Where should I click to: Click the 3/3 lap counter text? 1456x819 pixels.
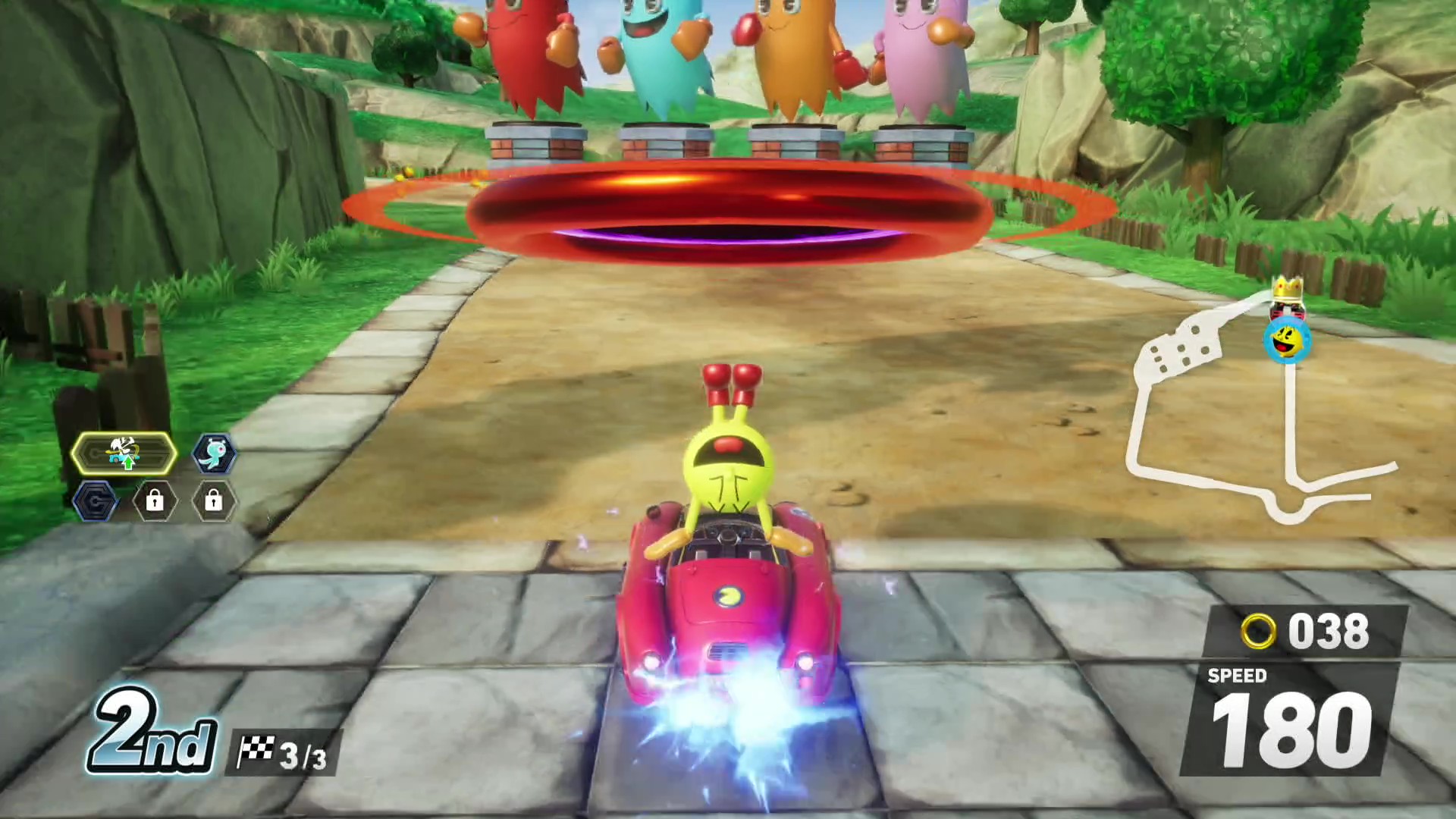tap(302, 752)
